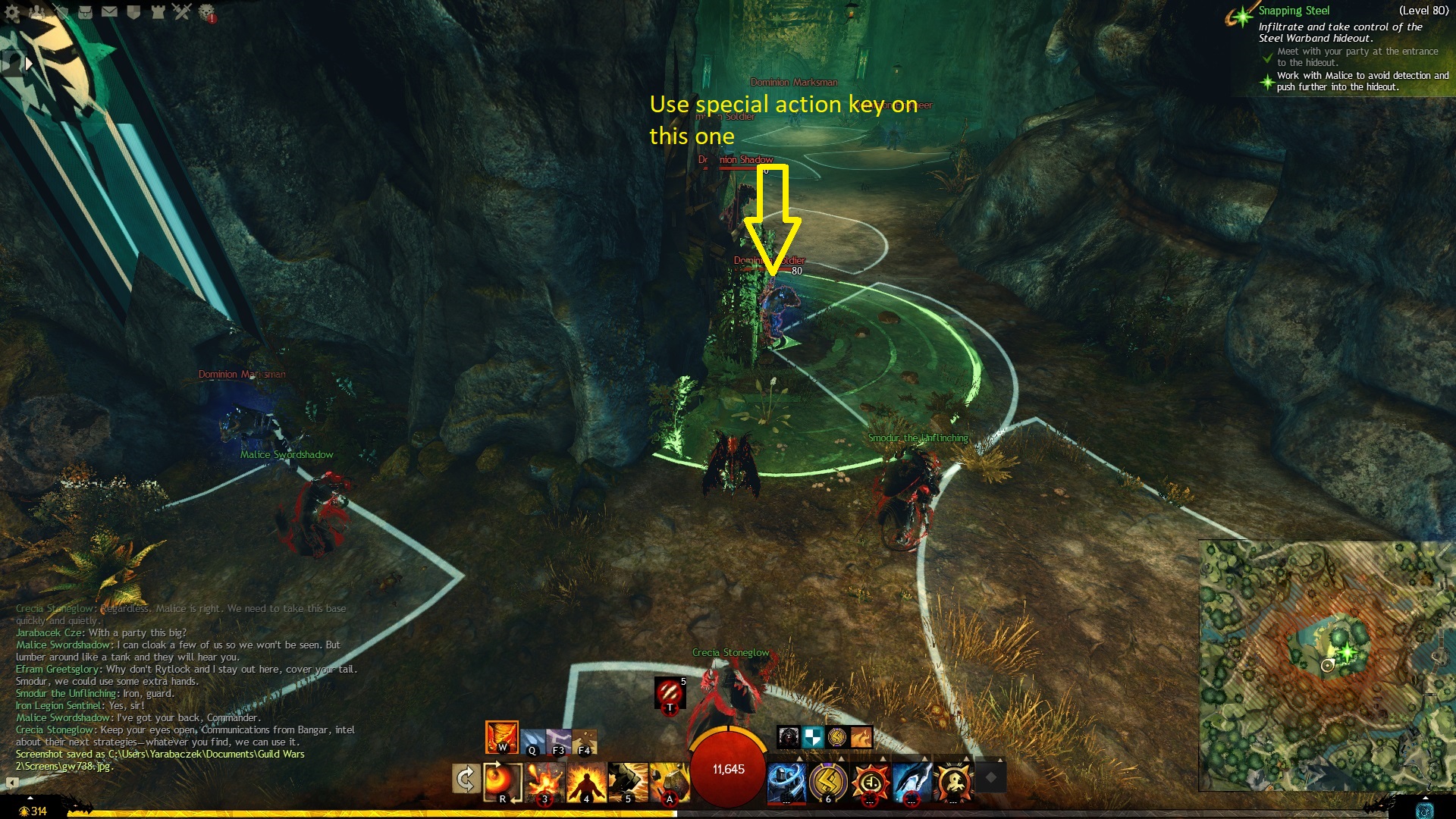Switch to air attunement
1456x819 pixels.
pos(559,742)
